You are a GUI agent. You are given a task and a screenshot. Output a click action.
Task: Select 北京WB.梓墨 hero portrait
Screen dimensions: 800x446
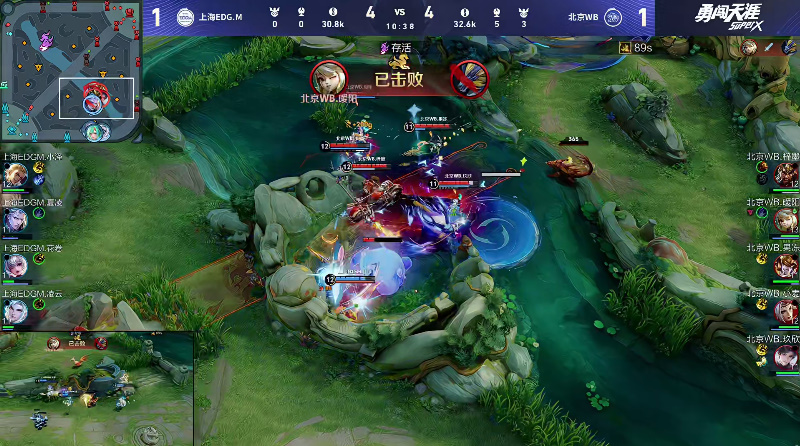[784, 174]
